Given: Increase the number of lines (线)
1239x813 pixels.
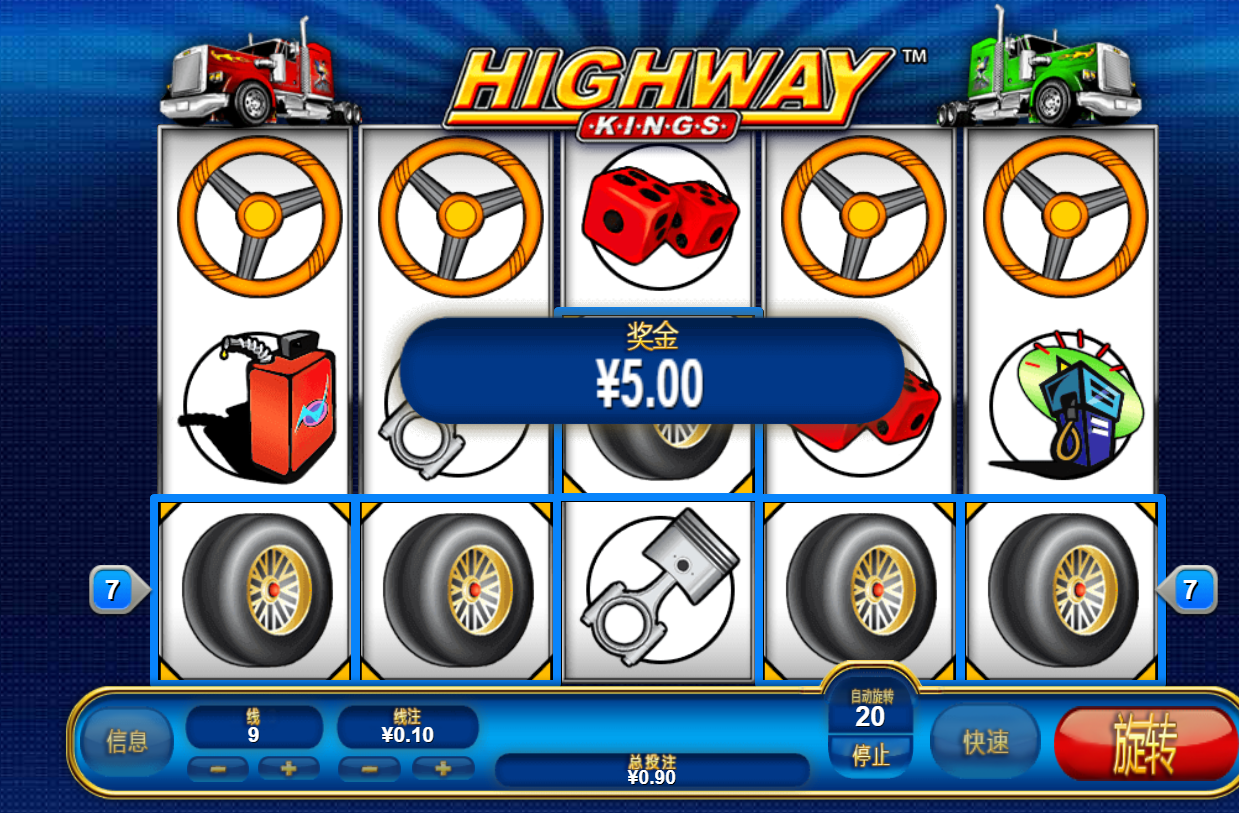Looking at the screenshot, I should point(289,769).
